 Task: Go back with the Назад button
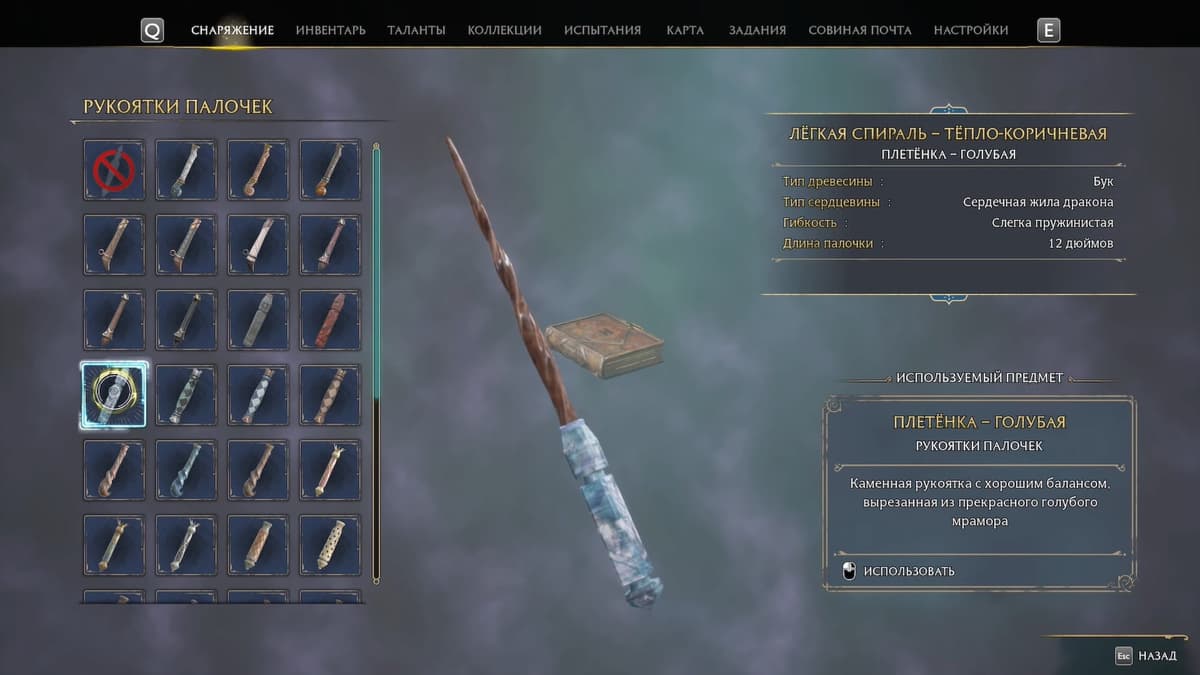(x=1146, y=656)
